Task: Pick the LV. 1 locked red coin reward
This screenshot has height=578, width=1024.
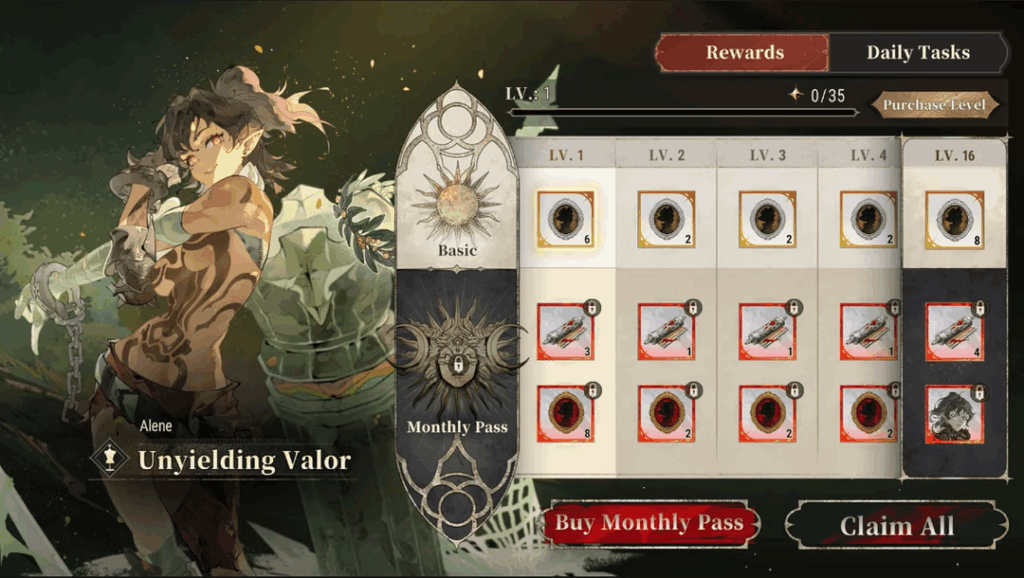Action: pos(566,414)
